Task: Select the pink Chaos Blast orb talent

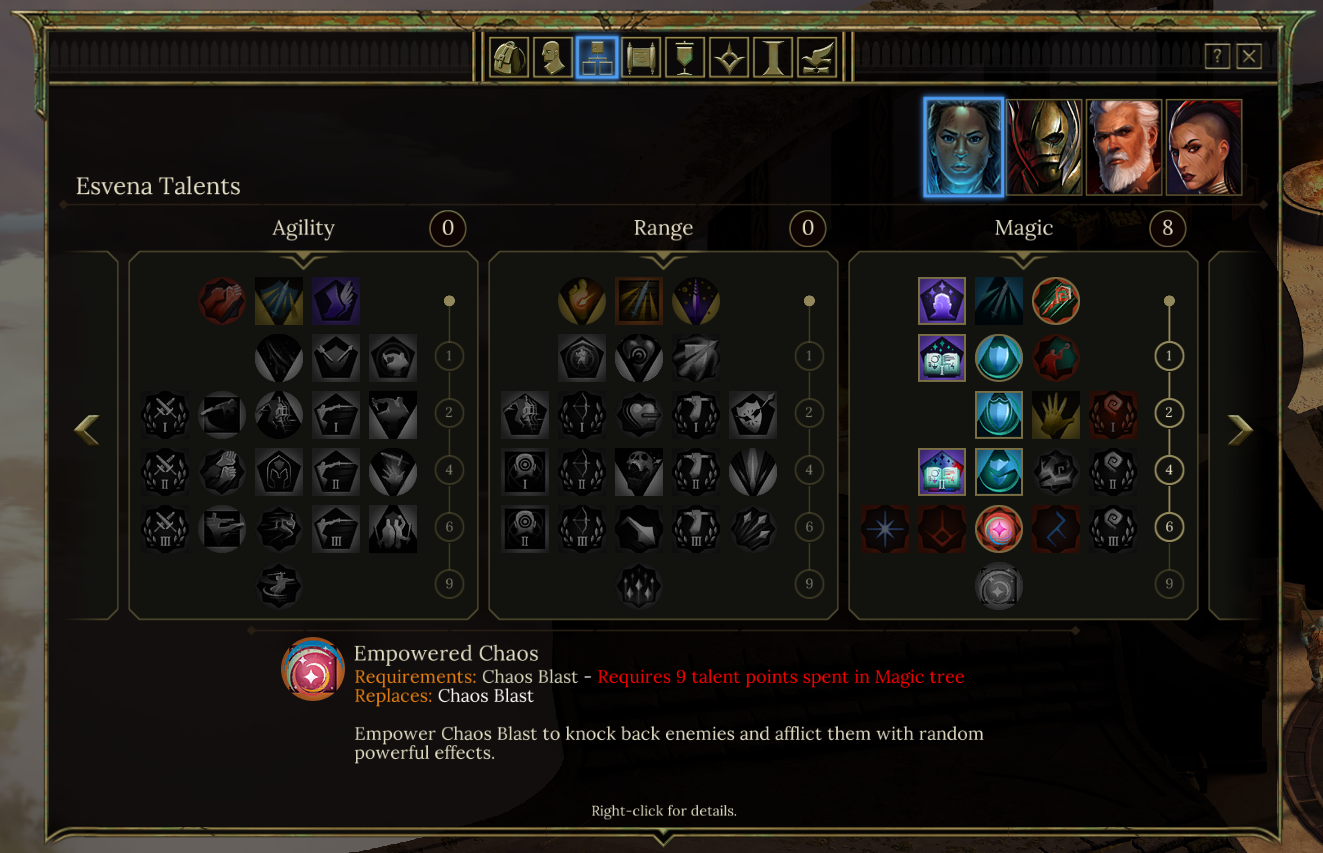Action: tap(999, 529)
